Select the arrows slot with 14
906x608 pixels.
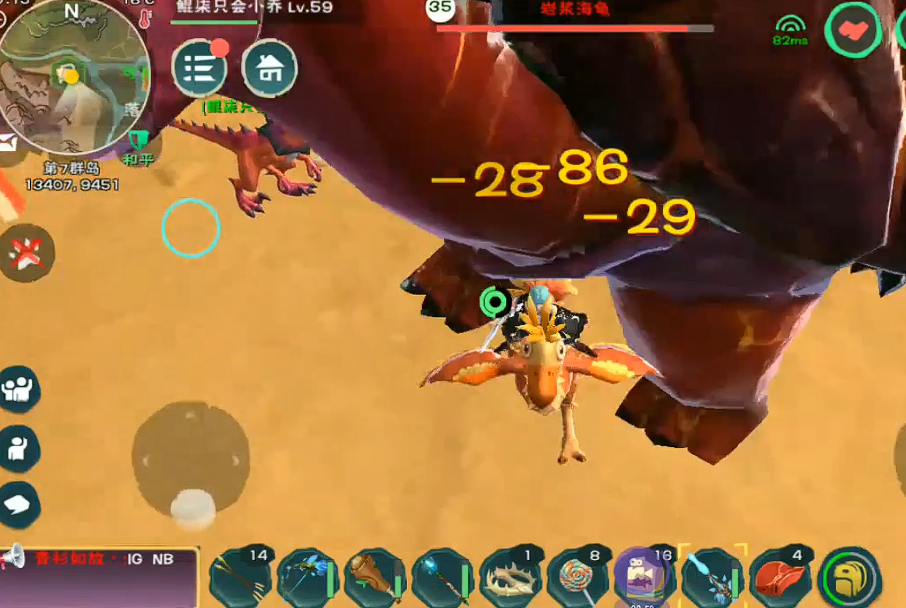[239, 577]
